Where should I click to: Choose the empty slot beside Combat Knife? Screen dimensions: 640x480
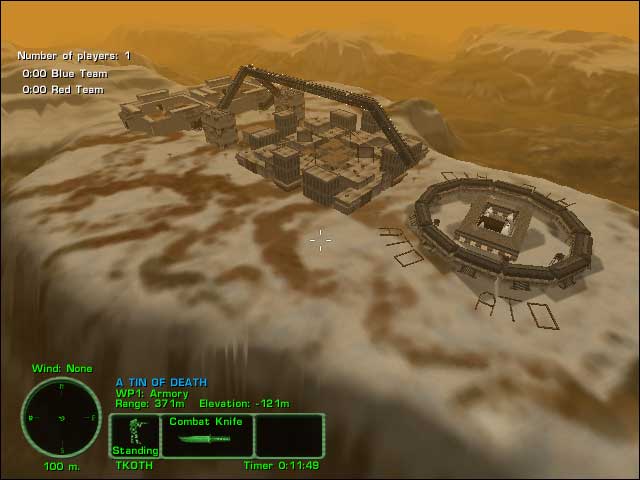click(289, 436)
